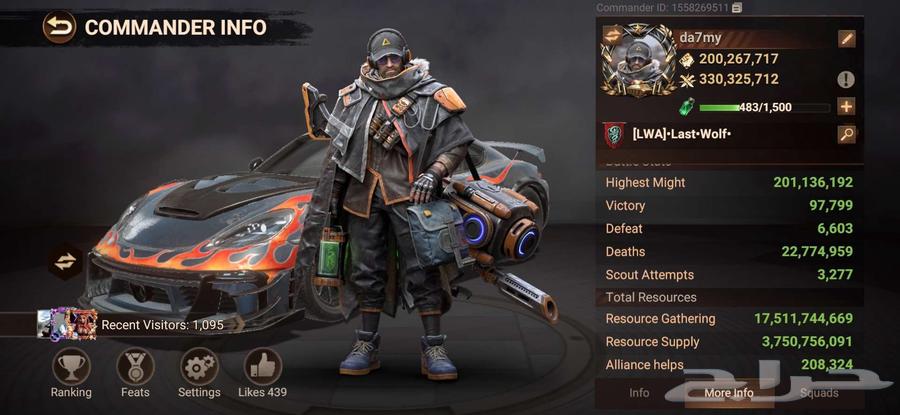This screenshot has height=415, width=900.
Task: Go back using the Commander Info arrow
Action: [60, 27]
